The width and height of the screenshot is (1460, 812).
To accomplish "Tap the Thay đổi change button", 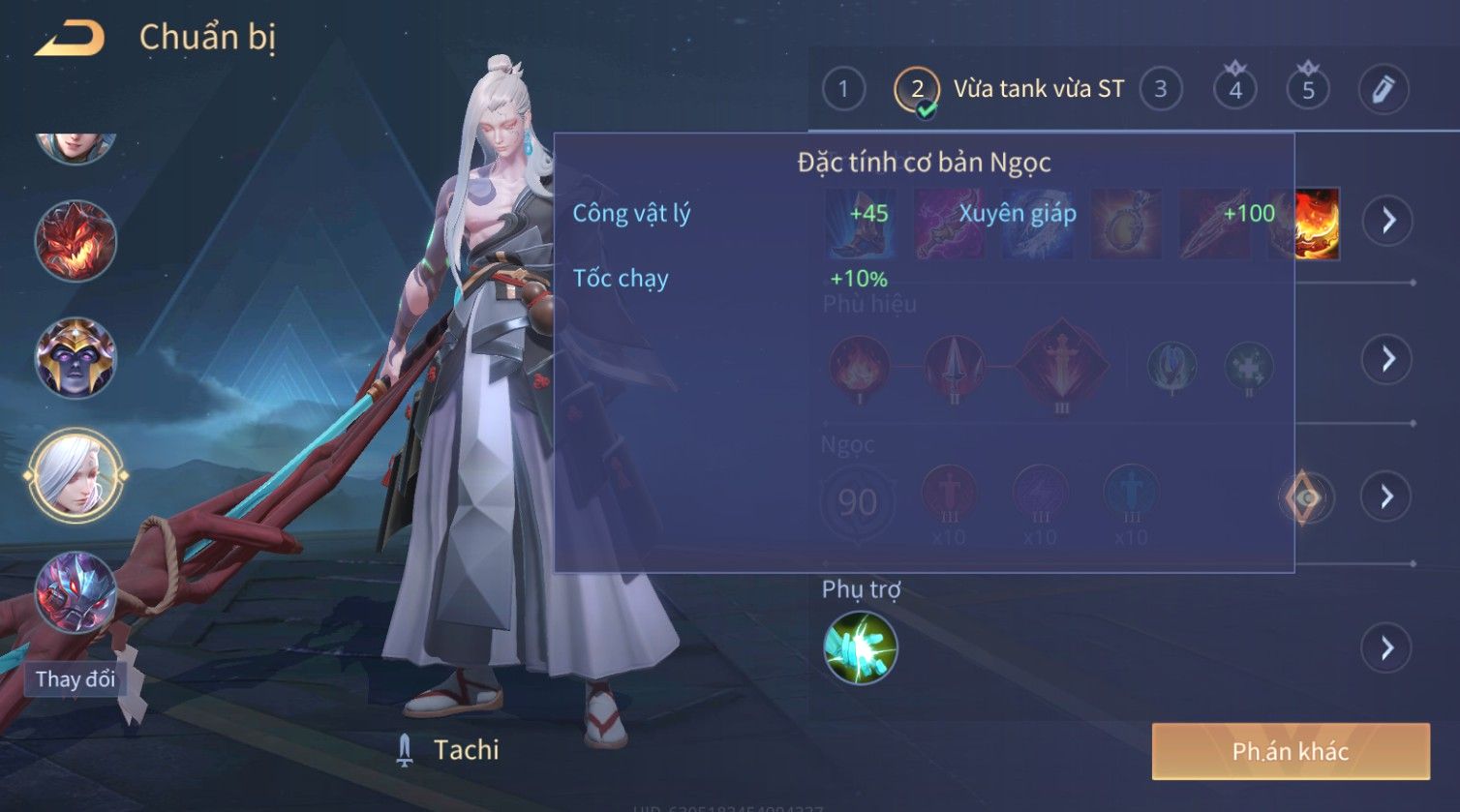I will (76, 679).
